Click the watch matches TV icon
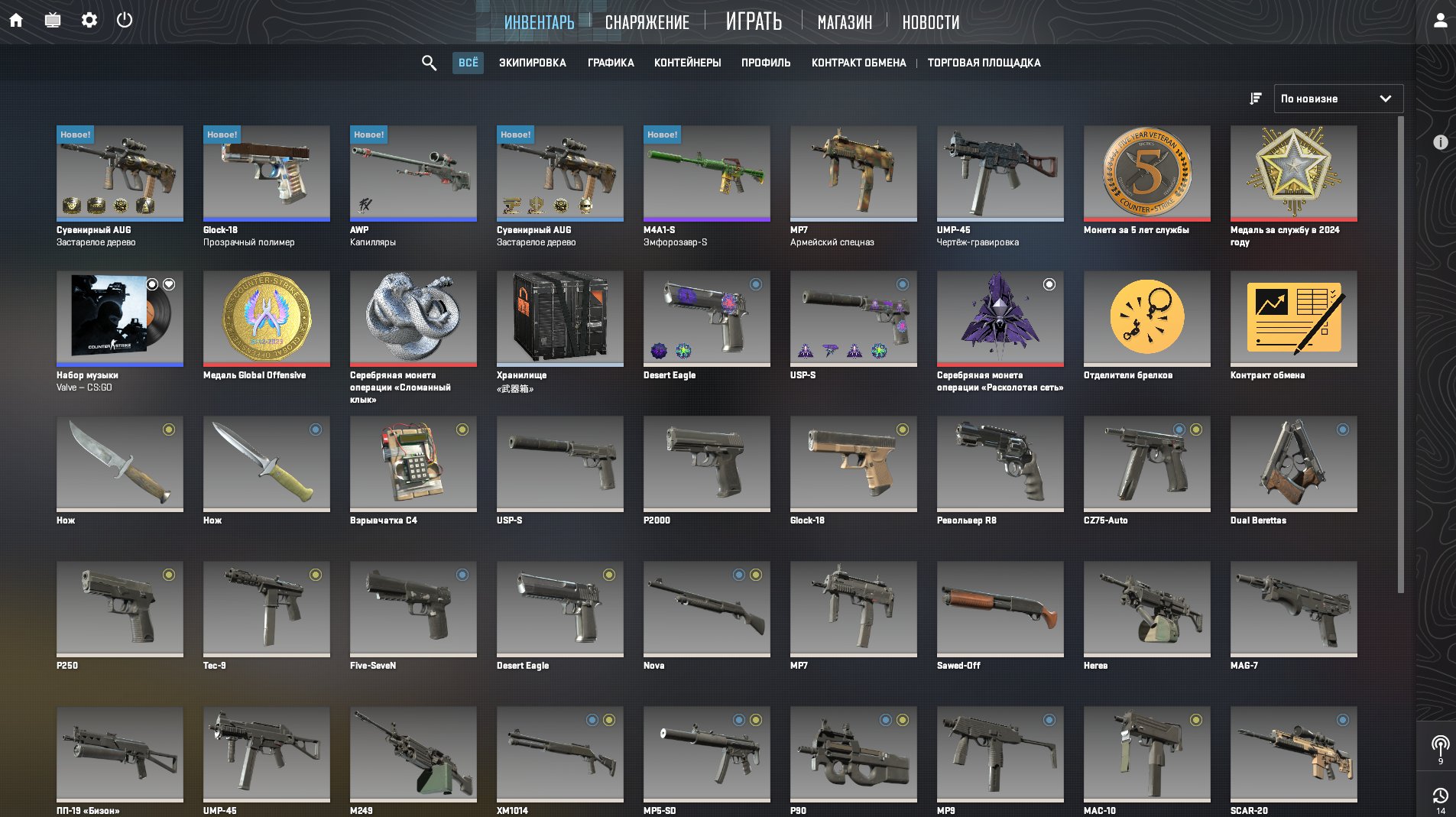Screen dimensions: 1456x817 click(x=54, y=21)
